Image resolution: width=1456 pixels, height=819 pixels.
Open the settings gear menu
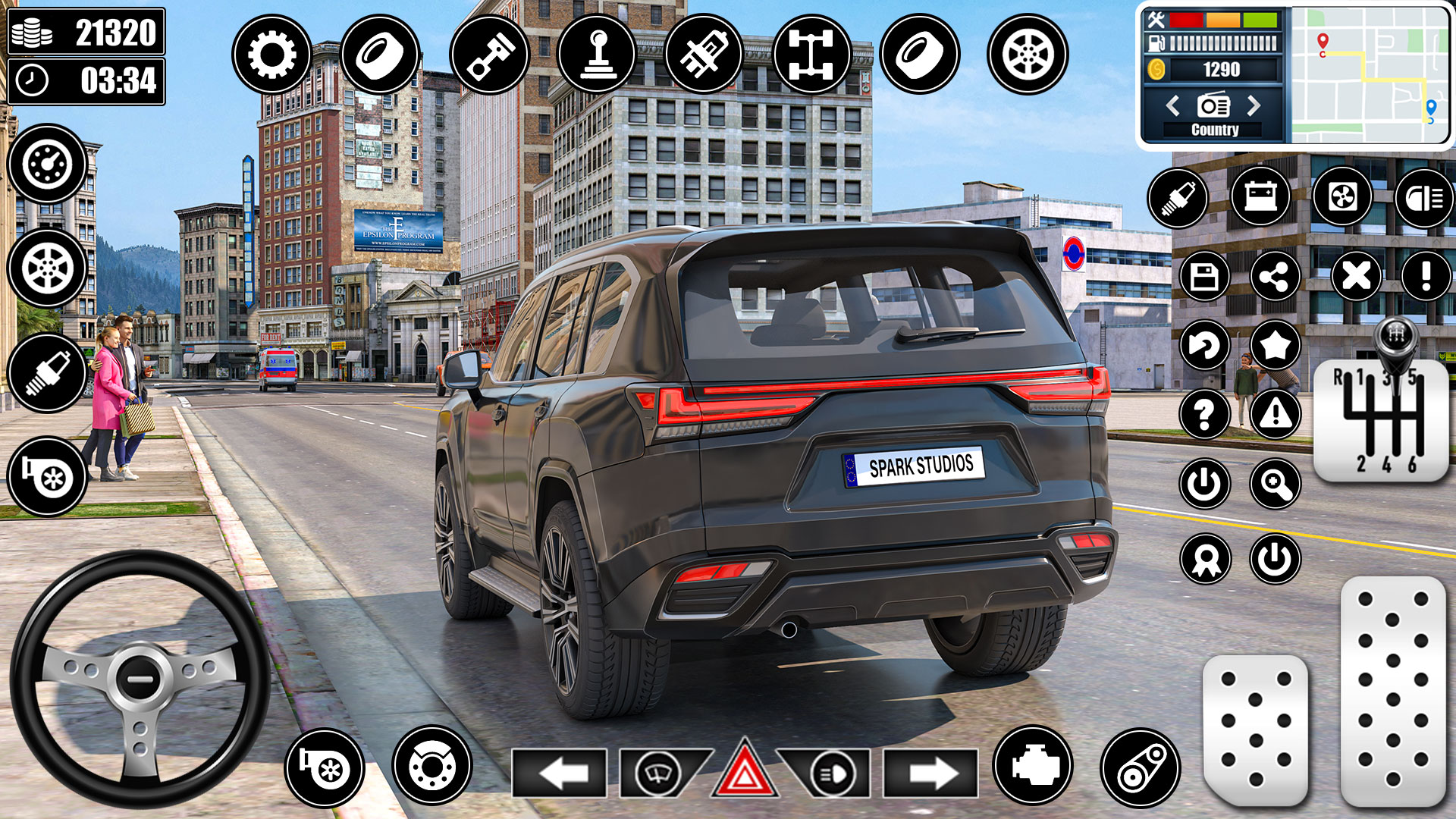click(273, 55)
